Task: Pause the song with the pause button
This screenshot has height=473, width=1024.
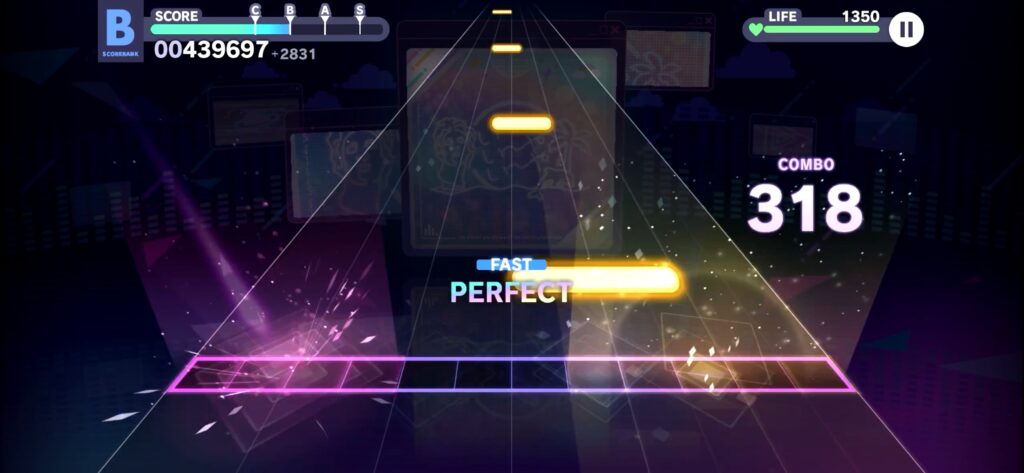Action: [906, 29]
